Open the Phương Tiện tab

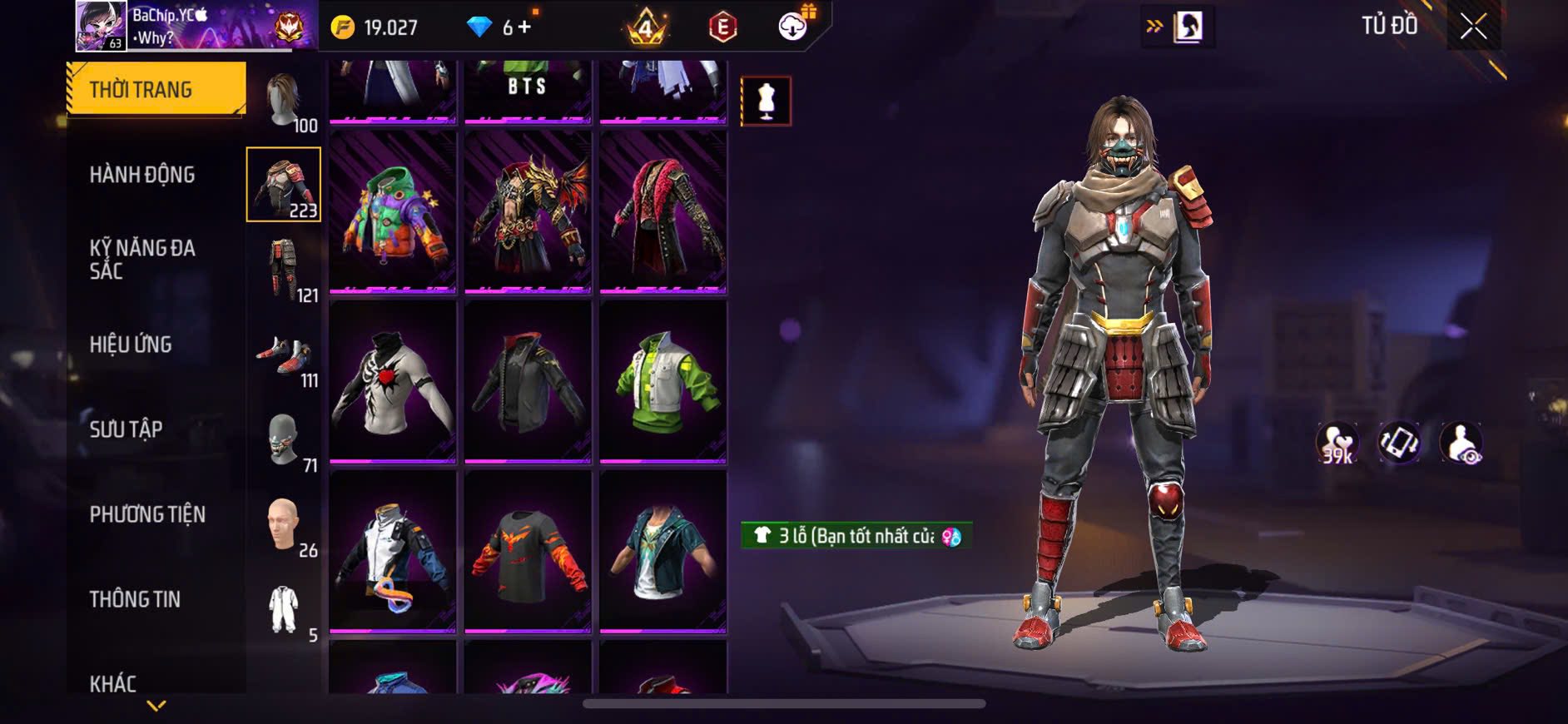[147, 514]
